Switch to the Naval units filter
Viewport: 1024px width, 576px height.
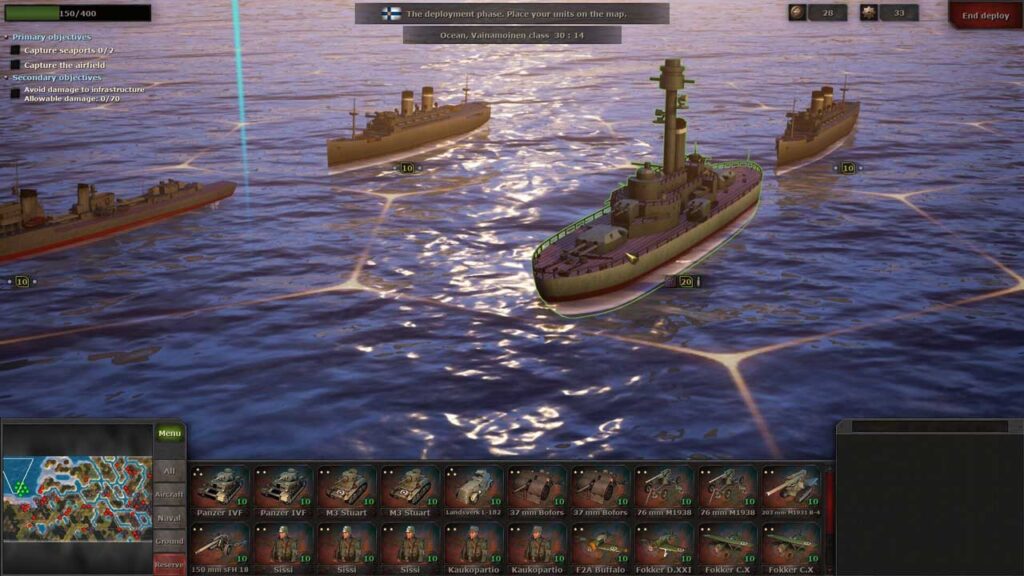tap(169, 518)
